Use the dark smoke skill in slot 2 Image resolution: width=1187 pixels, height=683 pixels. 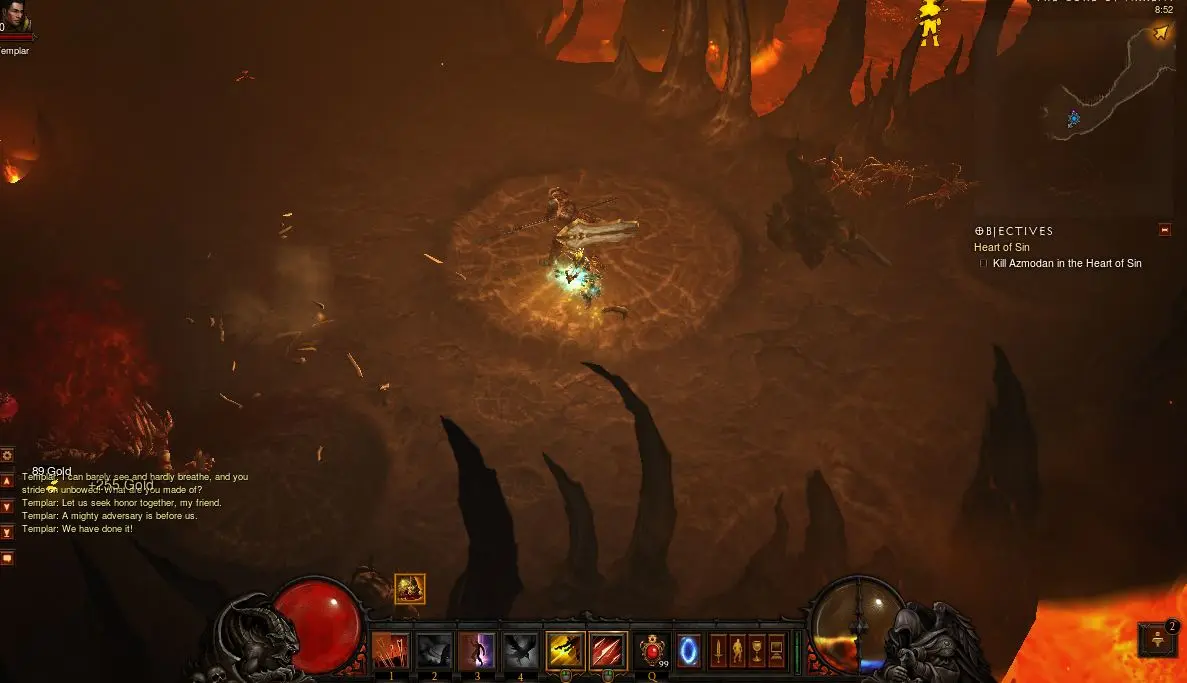click(x=434, y=651)
